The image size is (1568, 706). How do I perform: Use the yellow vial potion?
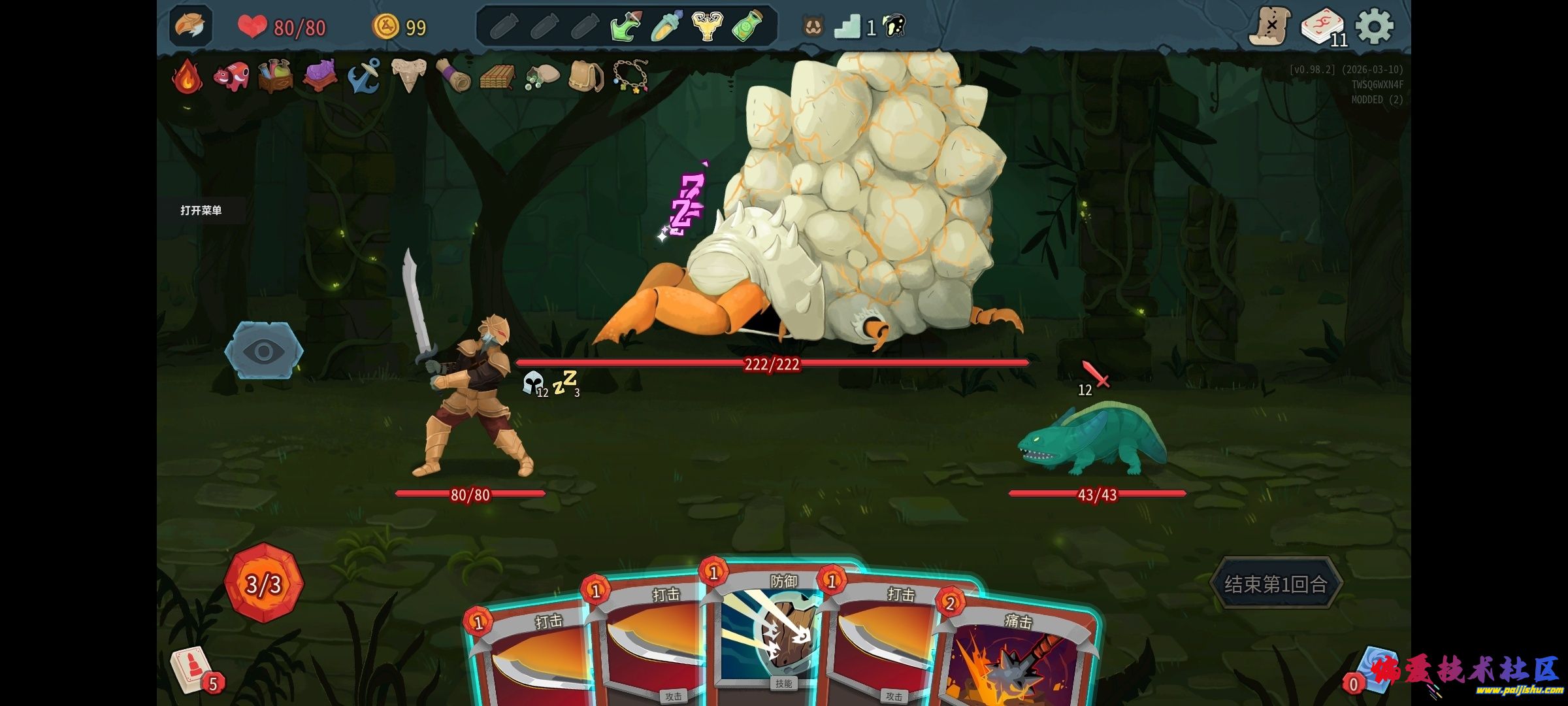666,27
